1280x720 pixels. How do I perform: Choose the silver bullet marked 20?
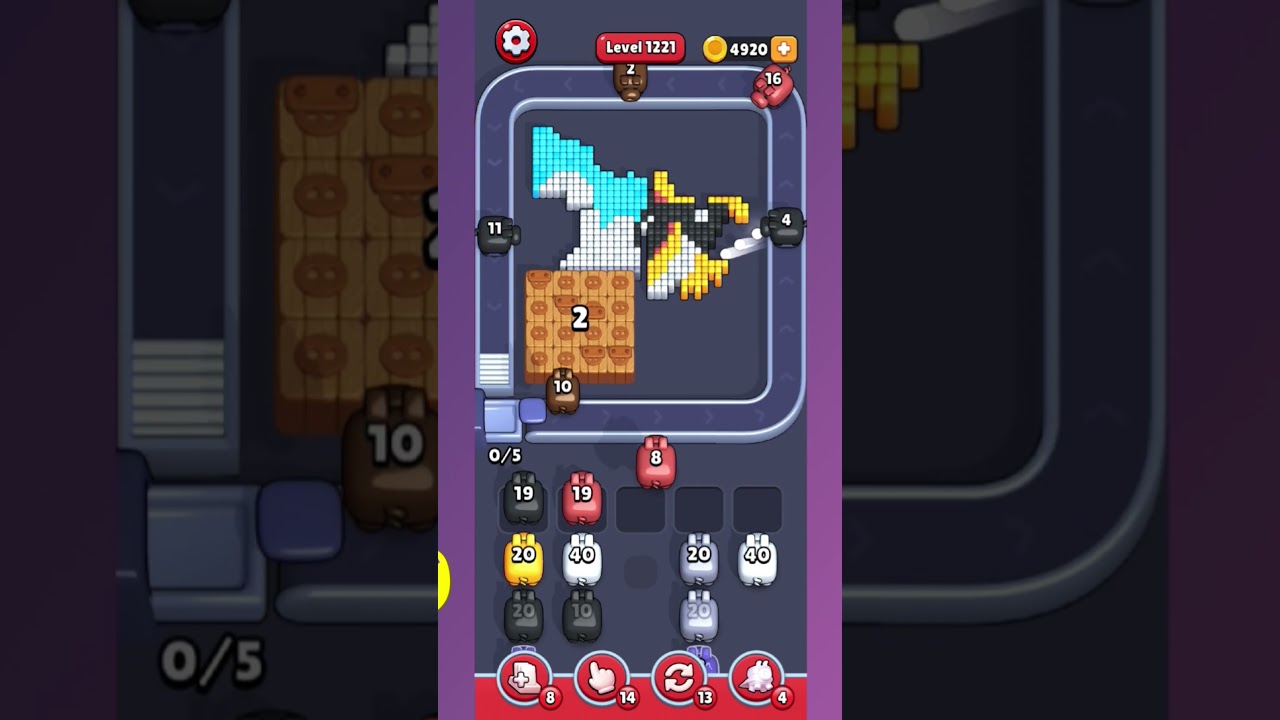point(700,558)
